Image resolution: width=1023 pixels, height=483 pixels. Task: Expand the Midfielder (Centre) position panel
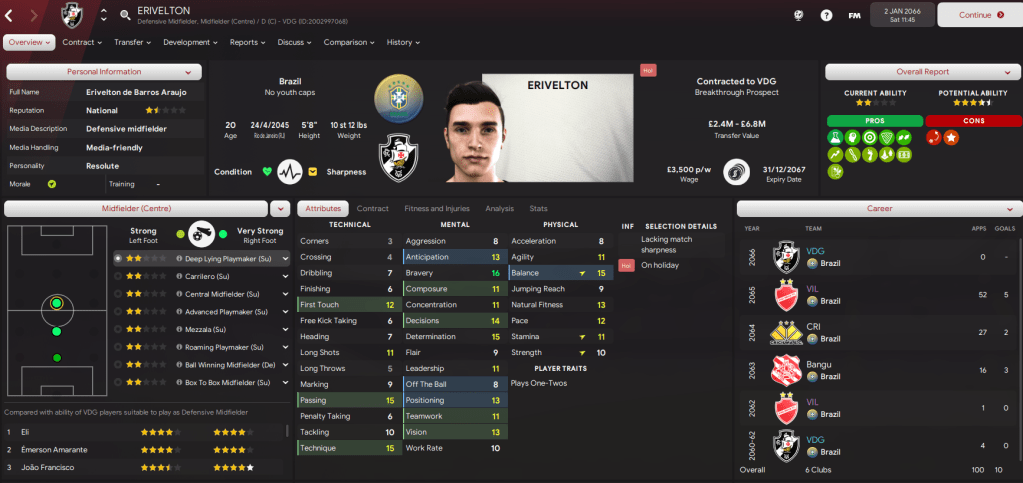[279, 208]
